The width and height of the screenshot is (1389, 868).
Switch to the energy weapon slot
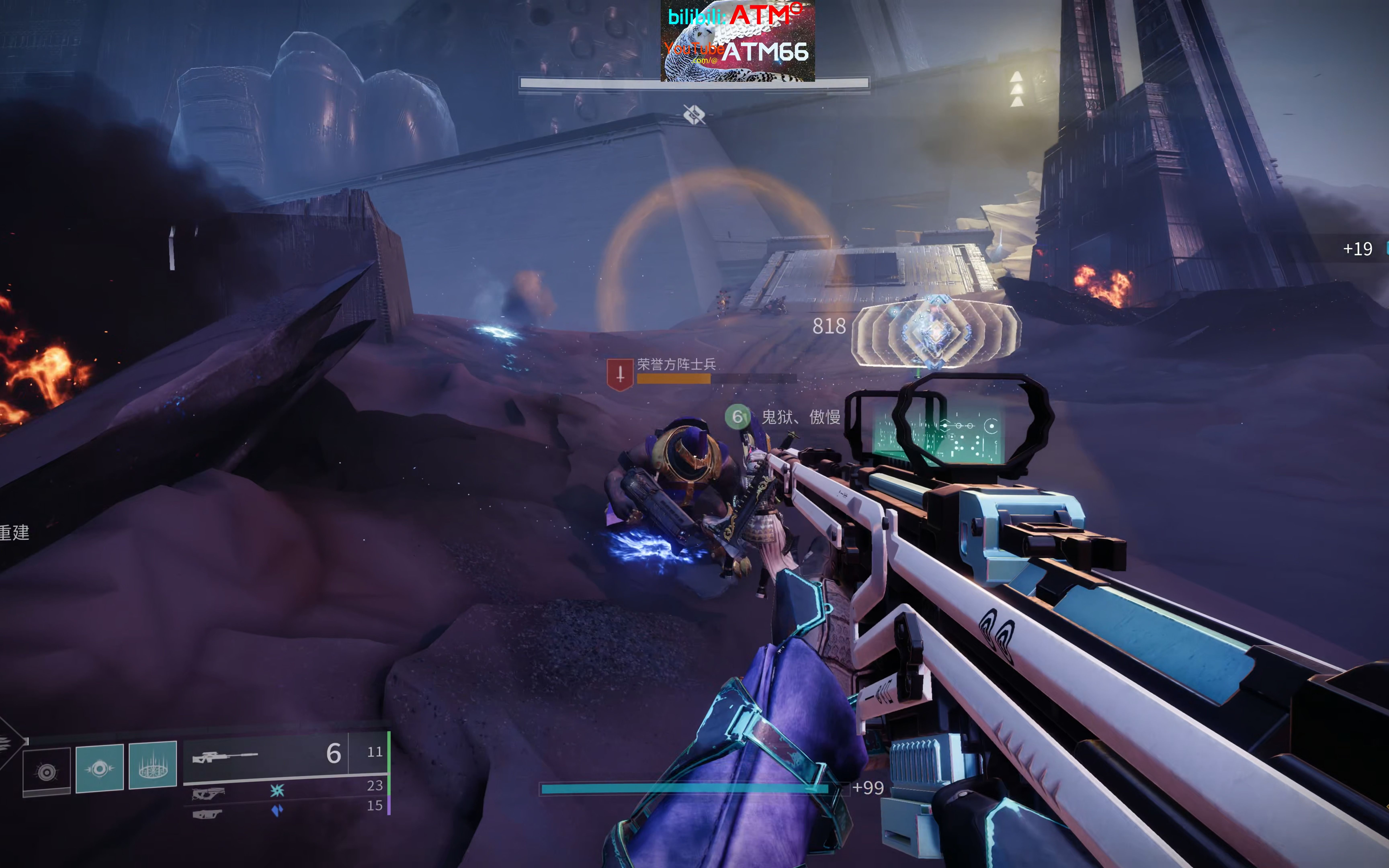coord(208,794)
